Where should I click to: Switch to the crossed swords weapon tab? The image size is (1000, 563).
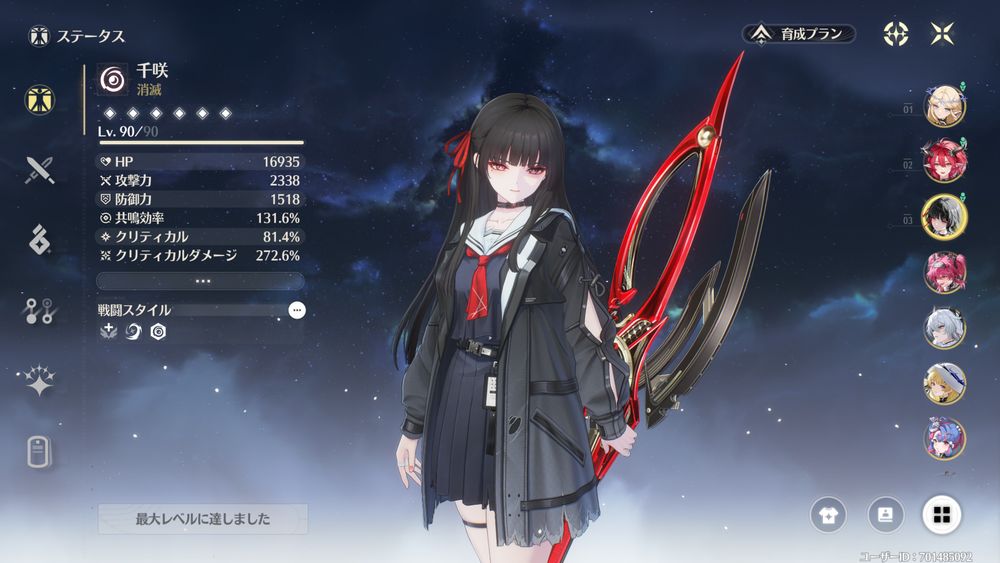tap(40, 170)
